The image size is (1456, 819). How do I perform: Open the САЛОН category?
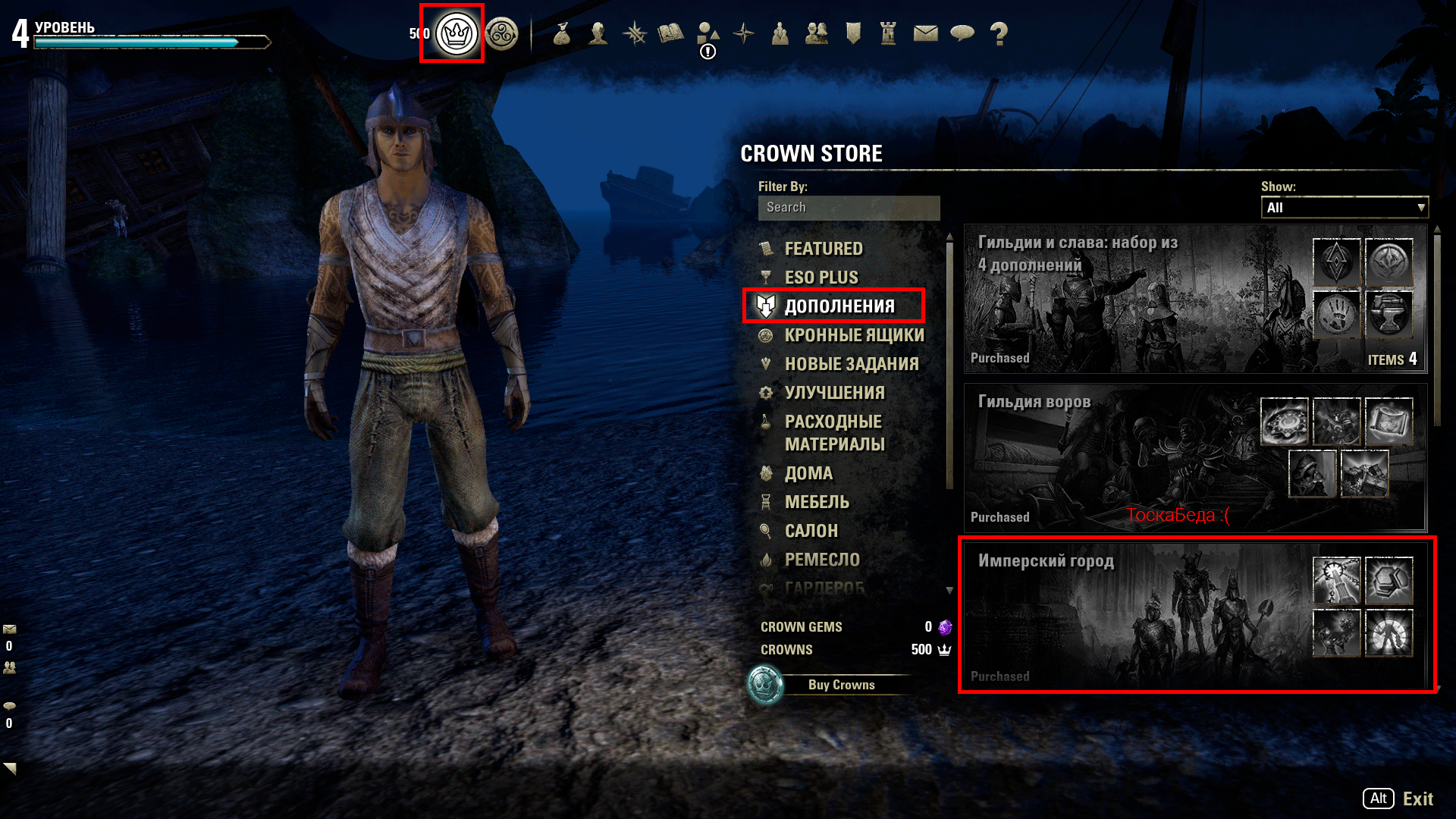[x=811, y=531]
